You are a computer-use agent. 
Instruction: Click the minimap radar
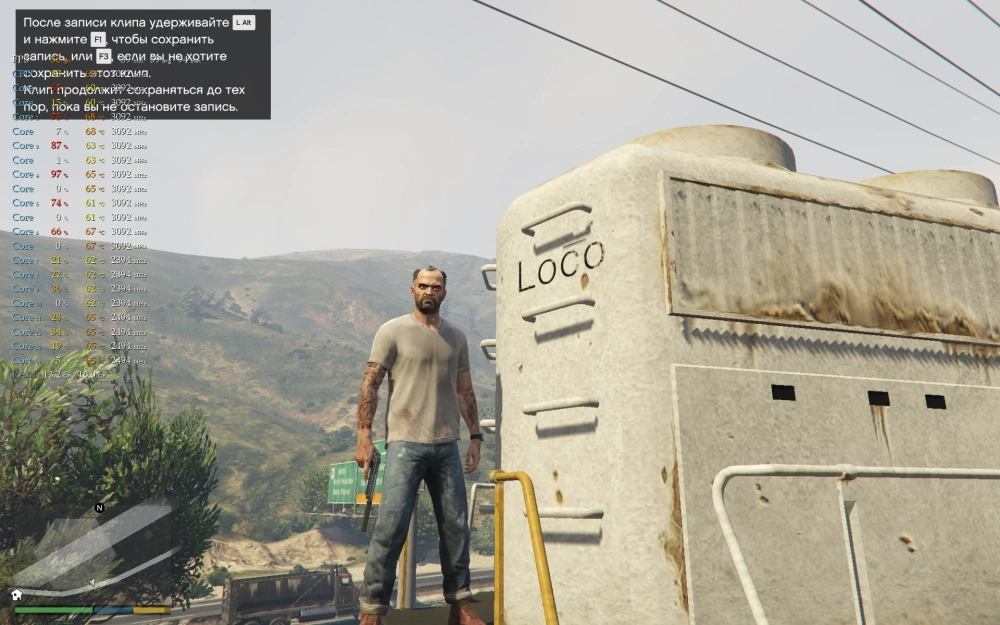[x=90, y=553]
